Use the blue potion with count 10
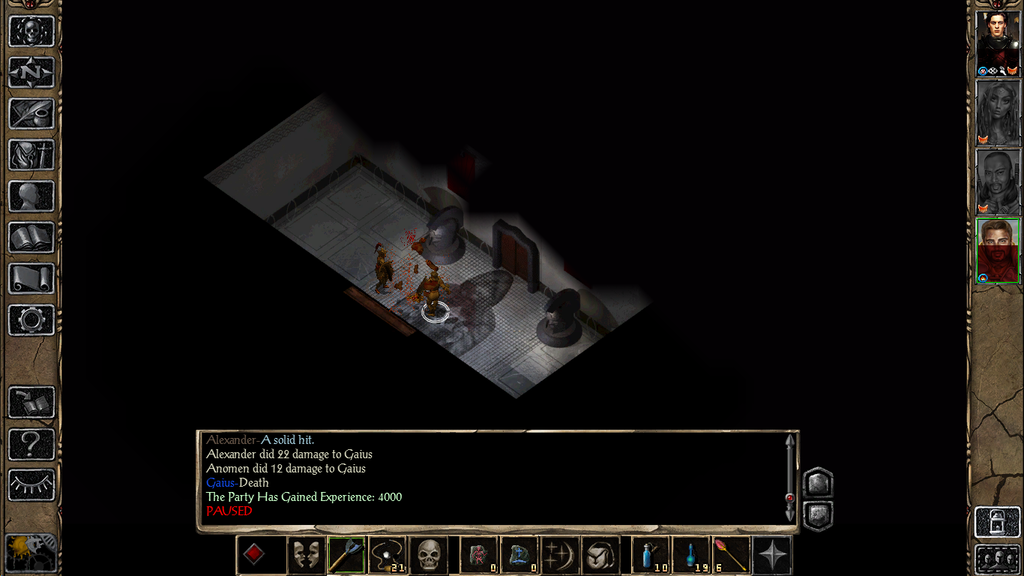The width and height of the screenshot is (1024, 576). click(x=651, y=555)
